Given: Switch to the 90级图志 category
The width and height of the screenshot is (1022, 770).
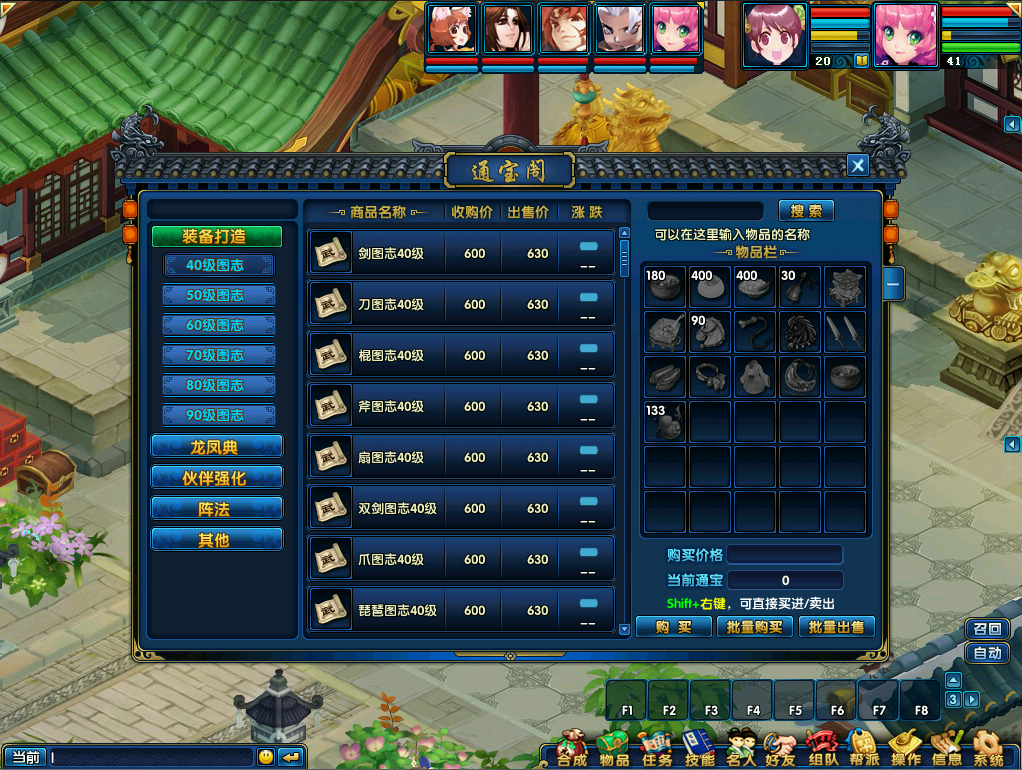Looking at the screenshot, I should pyautogui.click(x=217, y=416).
